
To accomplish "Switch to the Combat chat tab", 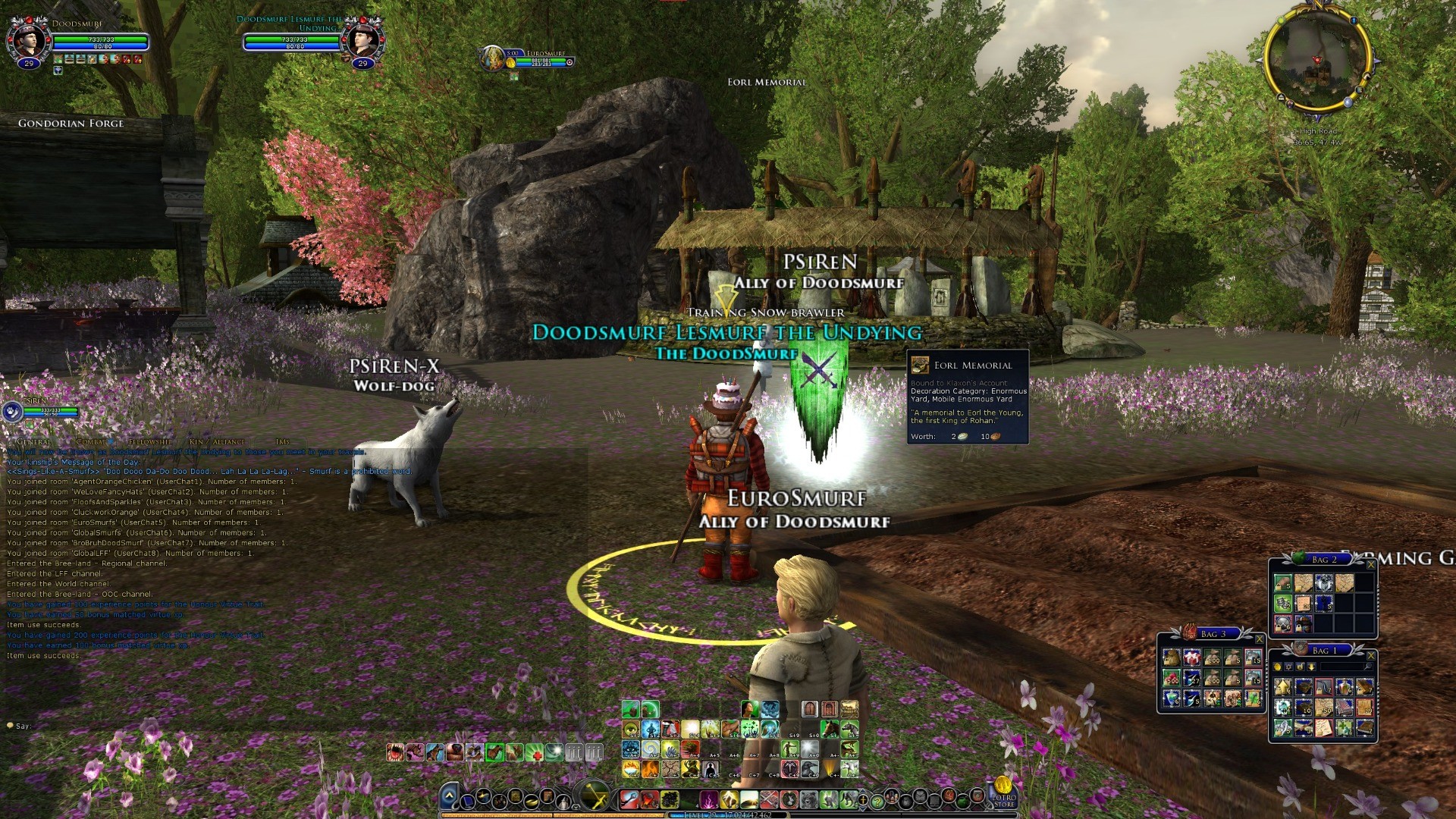I will tap(91, 441).
